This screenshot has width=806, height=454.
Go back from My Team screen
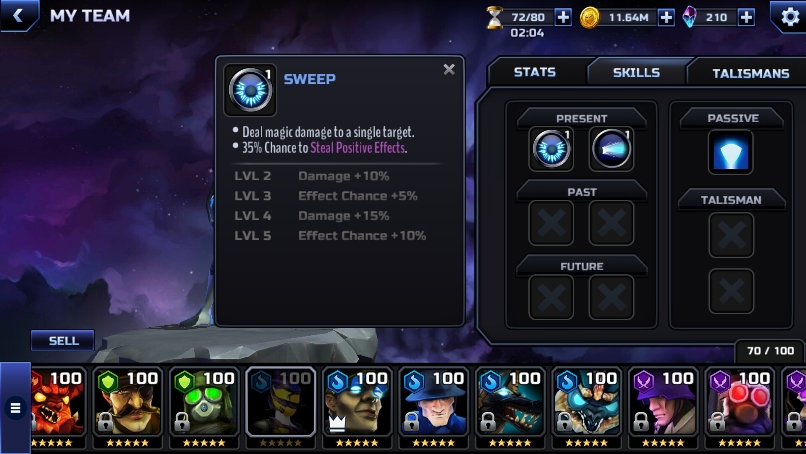click(x=18, y=16)
